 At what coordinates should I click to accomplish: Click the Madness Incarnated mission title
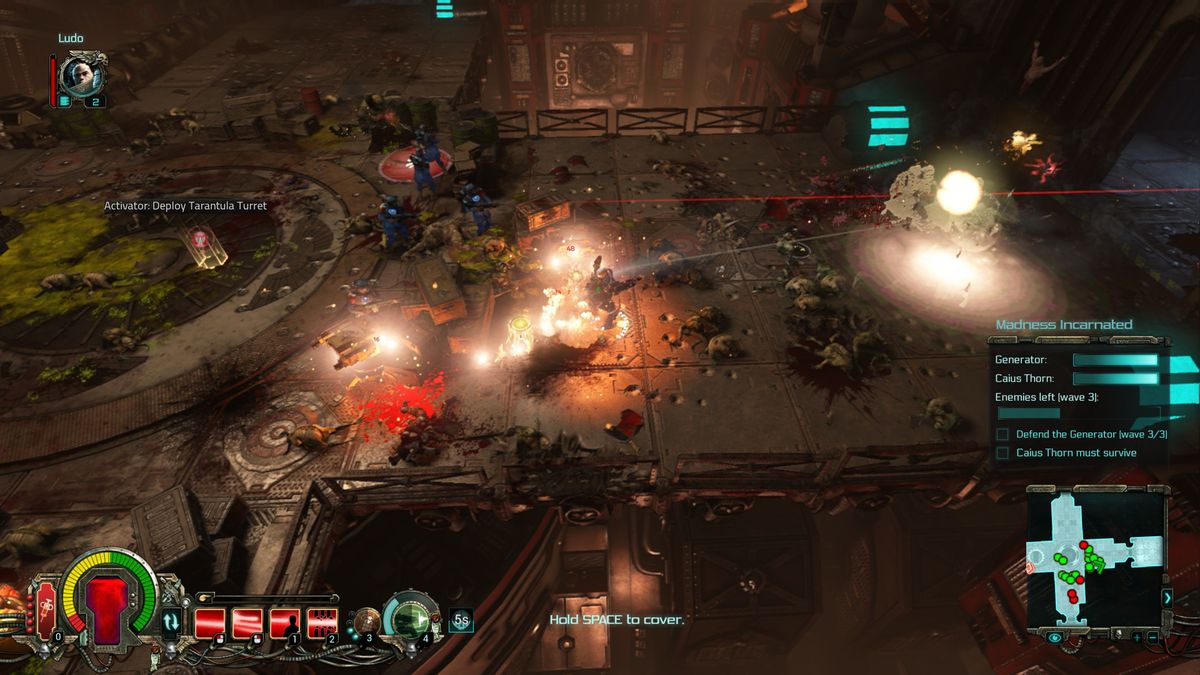tap(1063, 325)
